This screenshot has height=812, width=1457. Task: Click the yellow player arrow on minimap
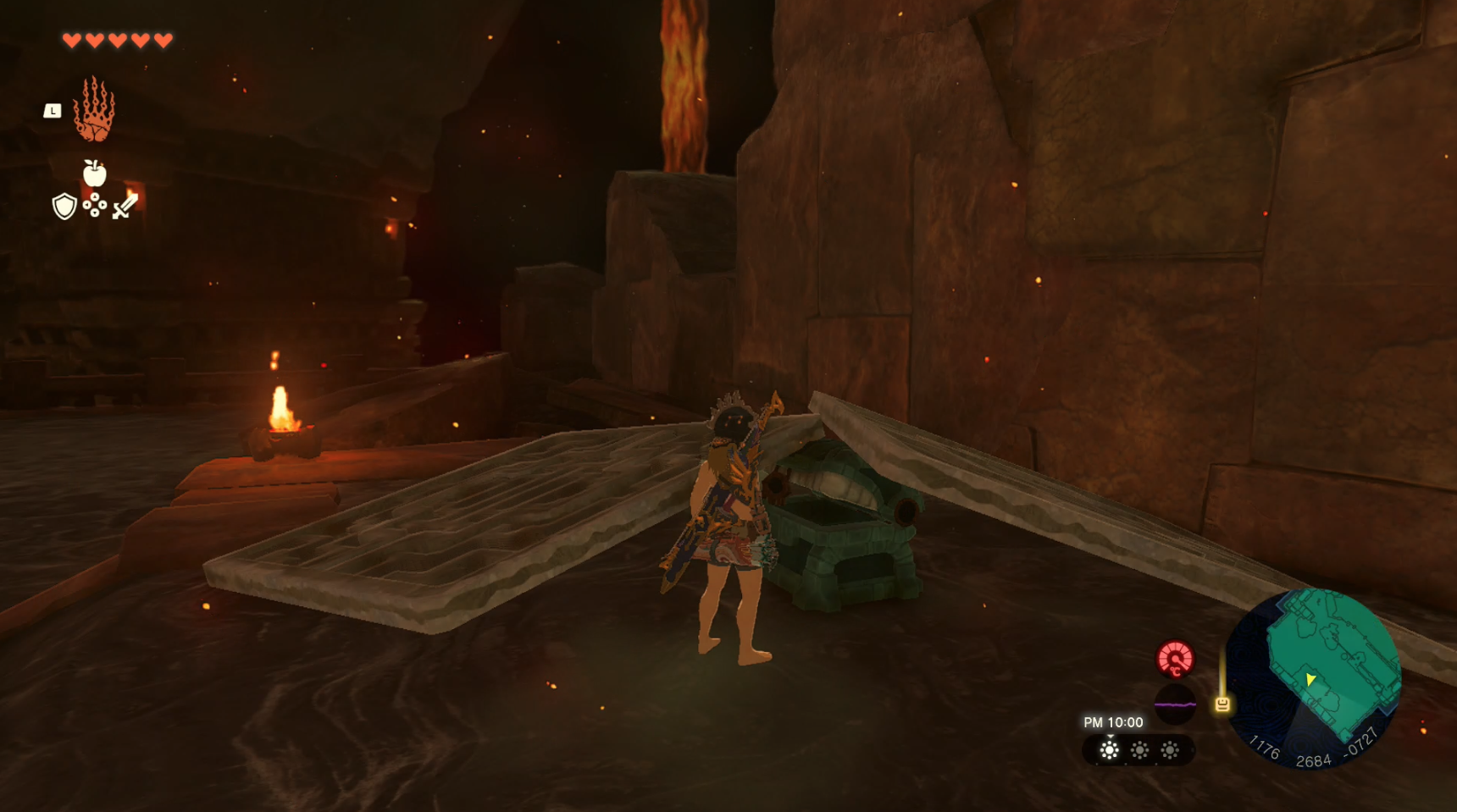(1312, 678)
